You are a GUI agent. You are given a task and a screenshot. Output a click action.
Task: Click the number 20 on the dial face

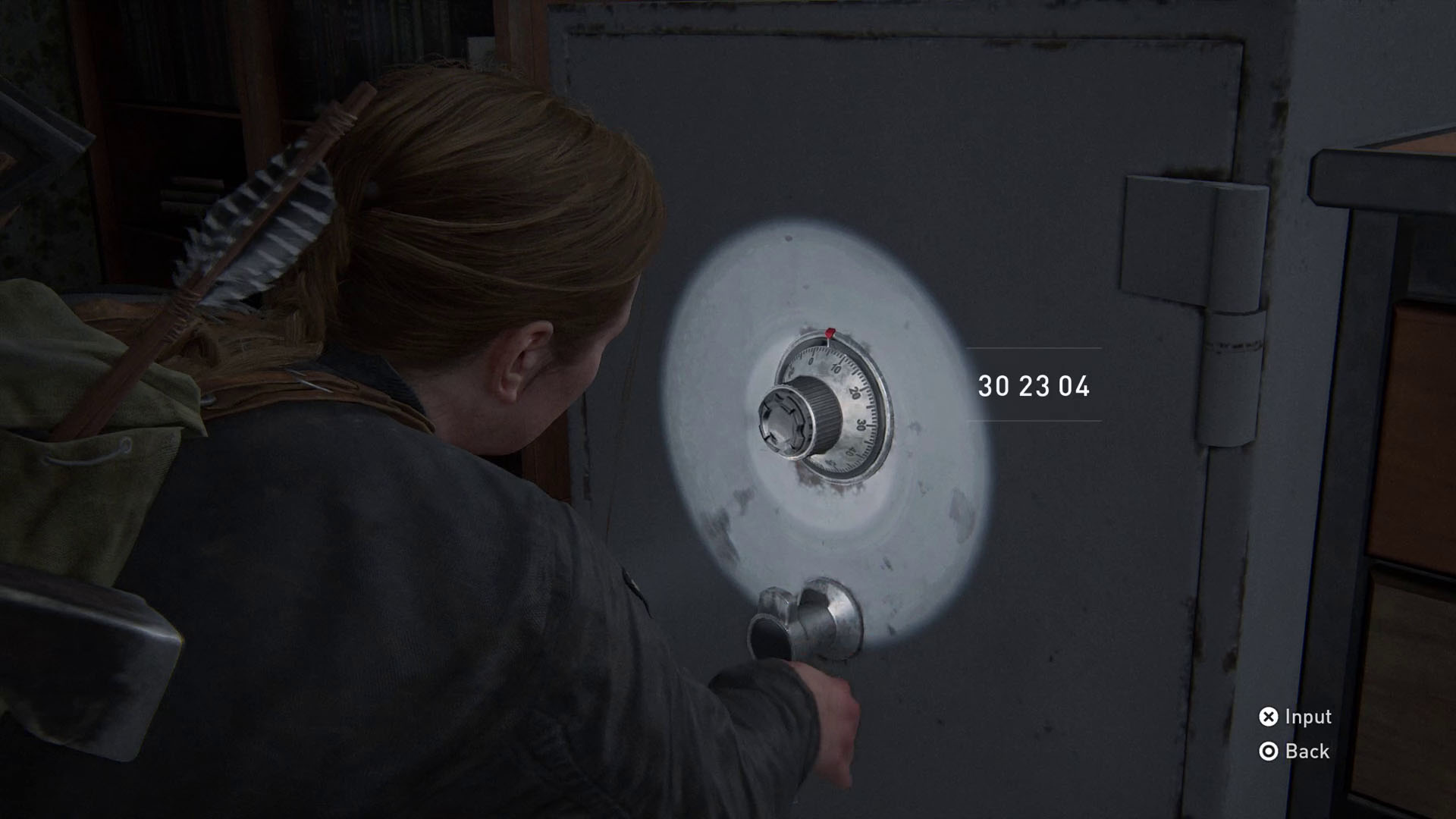pyautogui.click(x=855, y=394)
